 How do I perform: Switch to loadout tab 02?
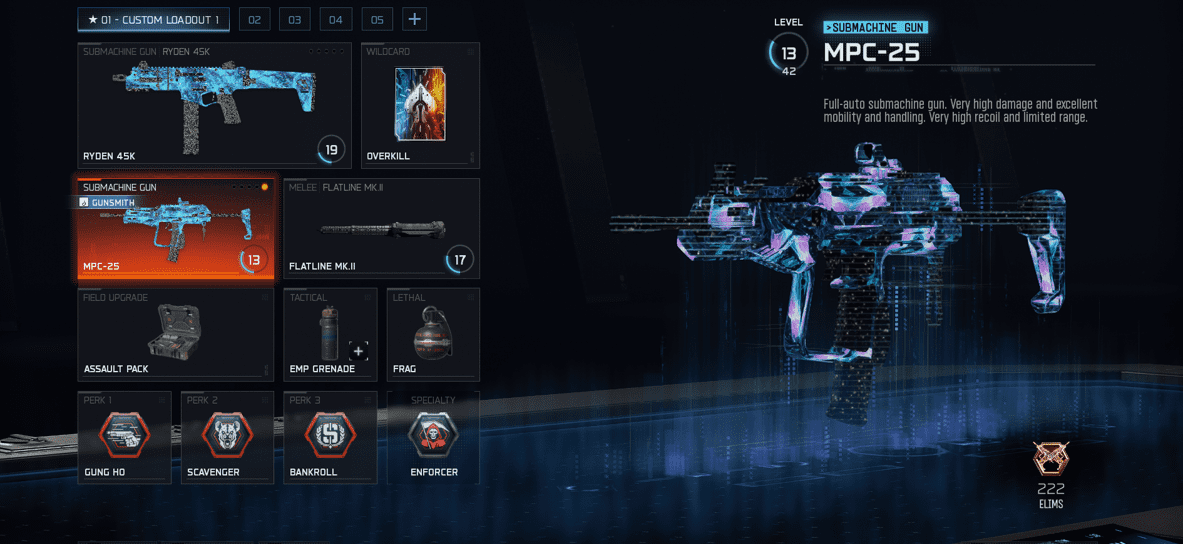[255, 19]
